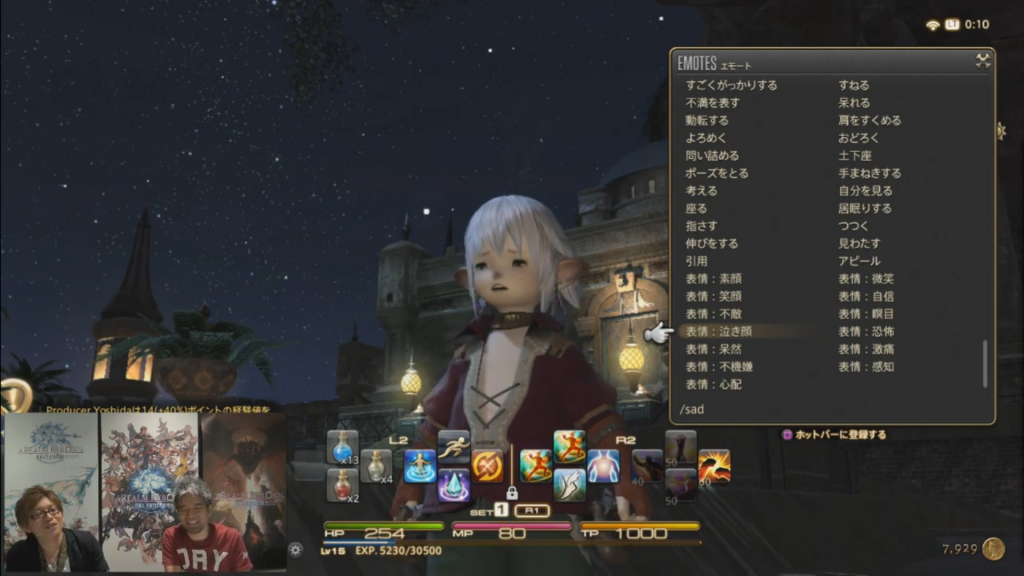Screen dimensions: 1024x576
Task: Pick the 居眠りする emote
Action: coord(865,208)
